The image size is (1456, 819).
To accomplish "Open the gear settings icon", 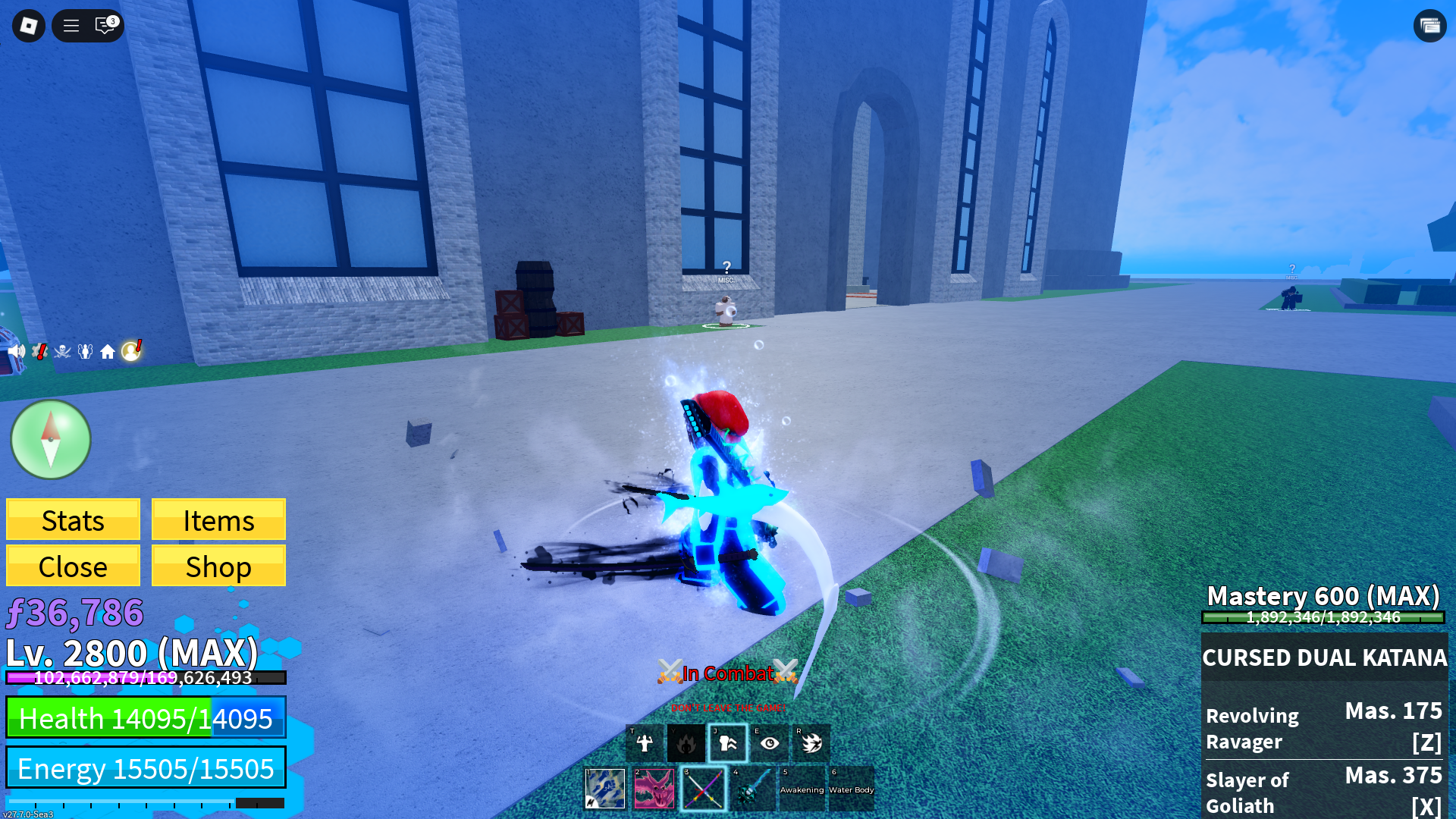I will (x=39, y=352).
